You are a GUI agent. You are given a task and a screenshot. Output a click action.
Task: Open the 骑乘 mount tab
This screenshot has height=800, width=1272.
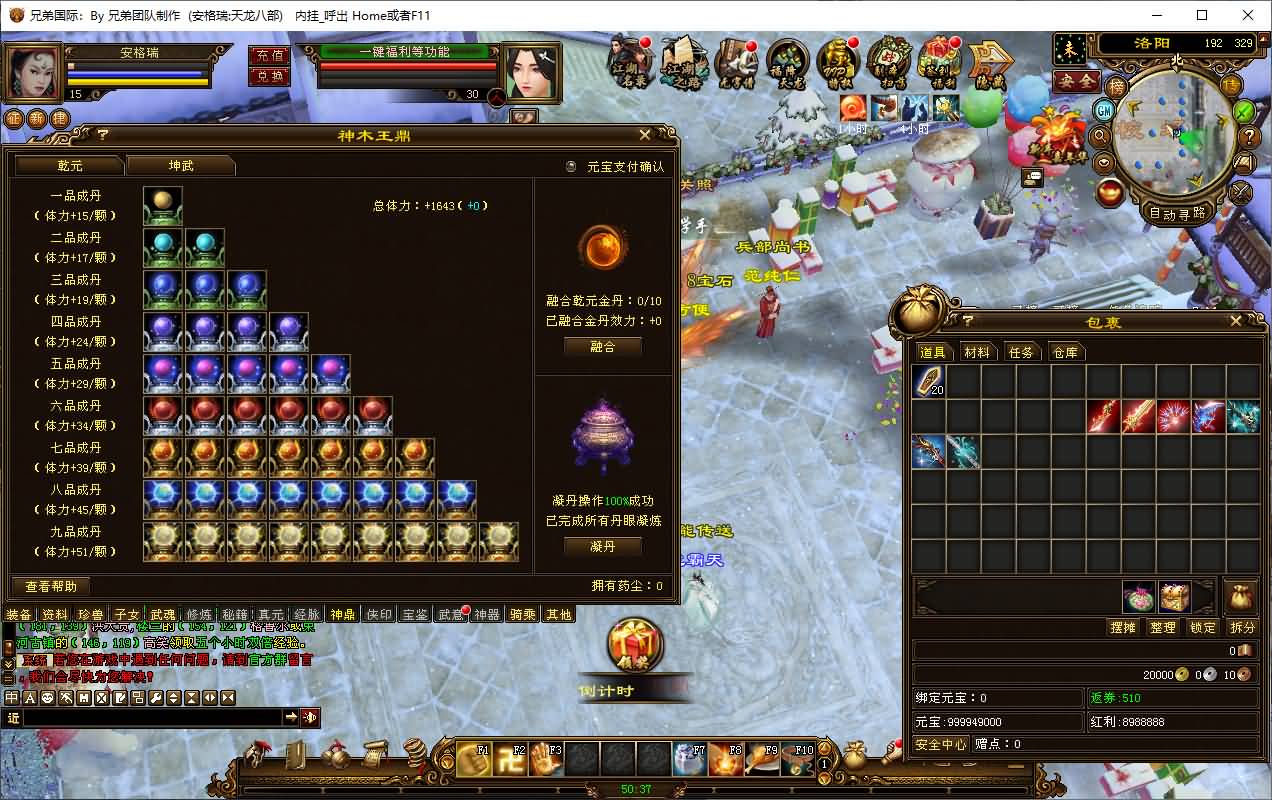point(523,614)
